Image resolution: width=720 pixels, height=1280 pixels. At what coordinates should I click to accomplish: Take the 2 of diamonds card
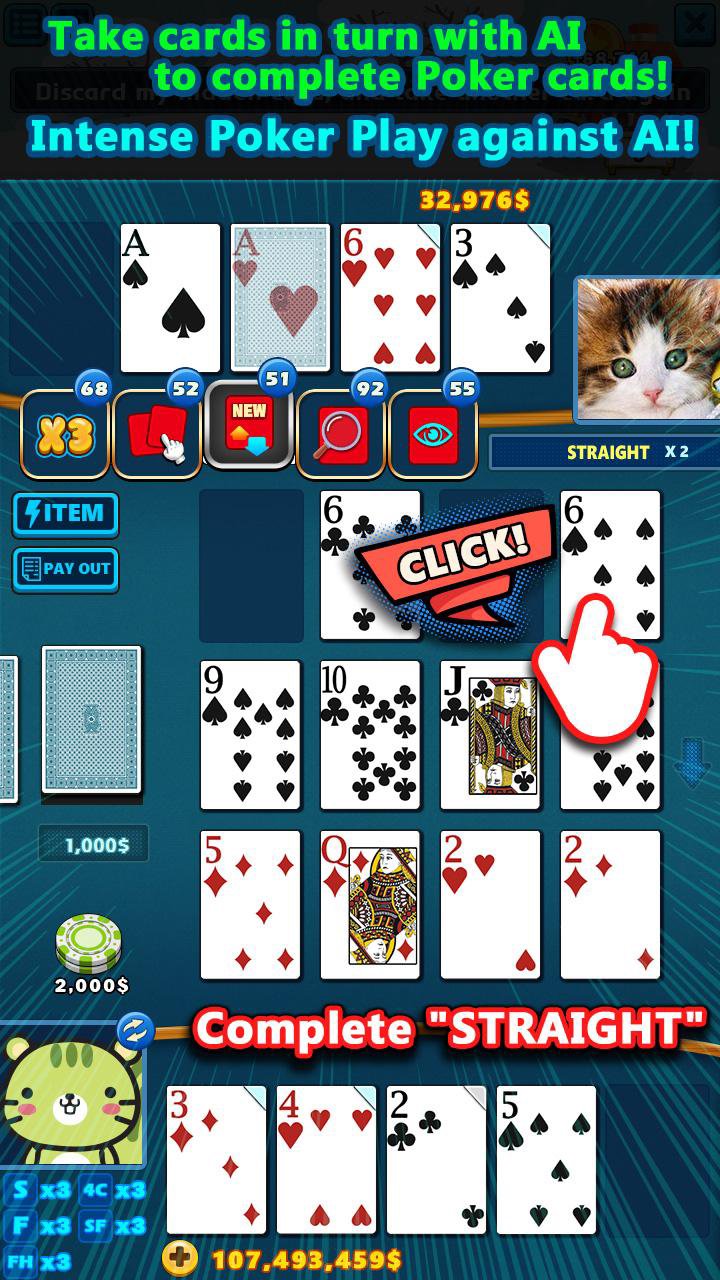(610, 905)
